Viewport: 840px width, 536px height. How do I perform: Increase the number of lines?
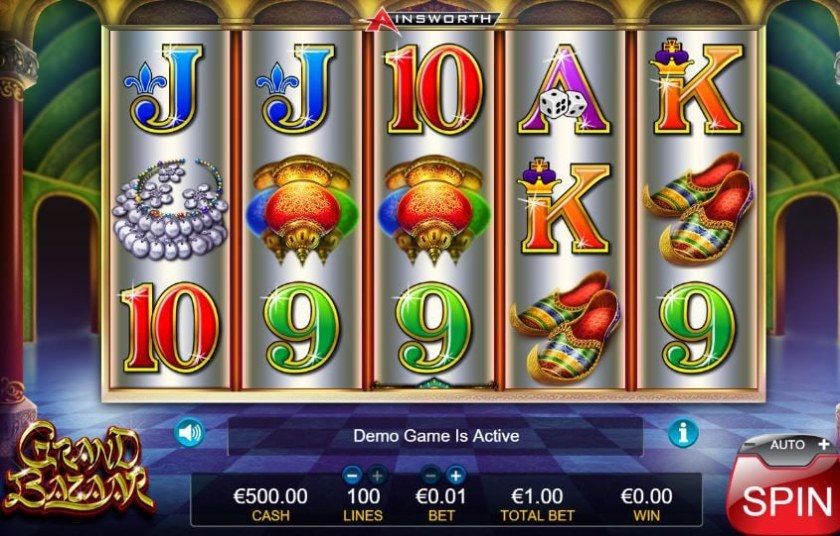(377, 476)
